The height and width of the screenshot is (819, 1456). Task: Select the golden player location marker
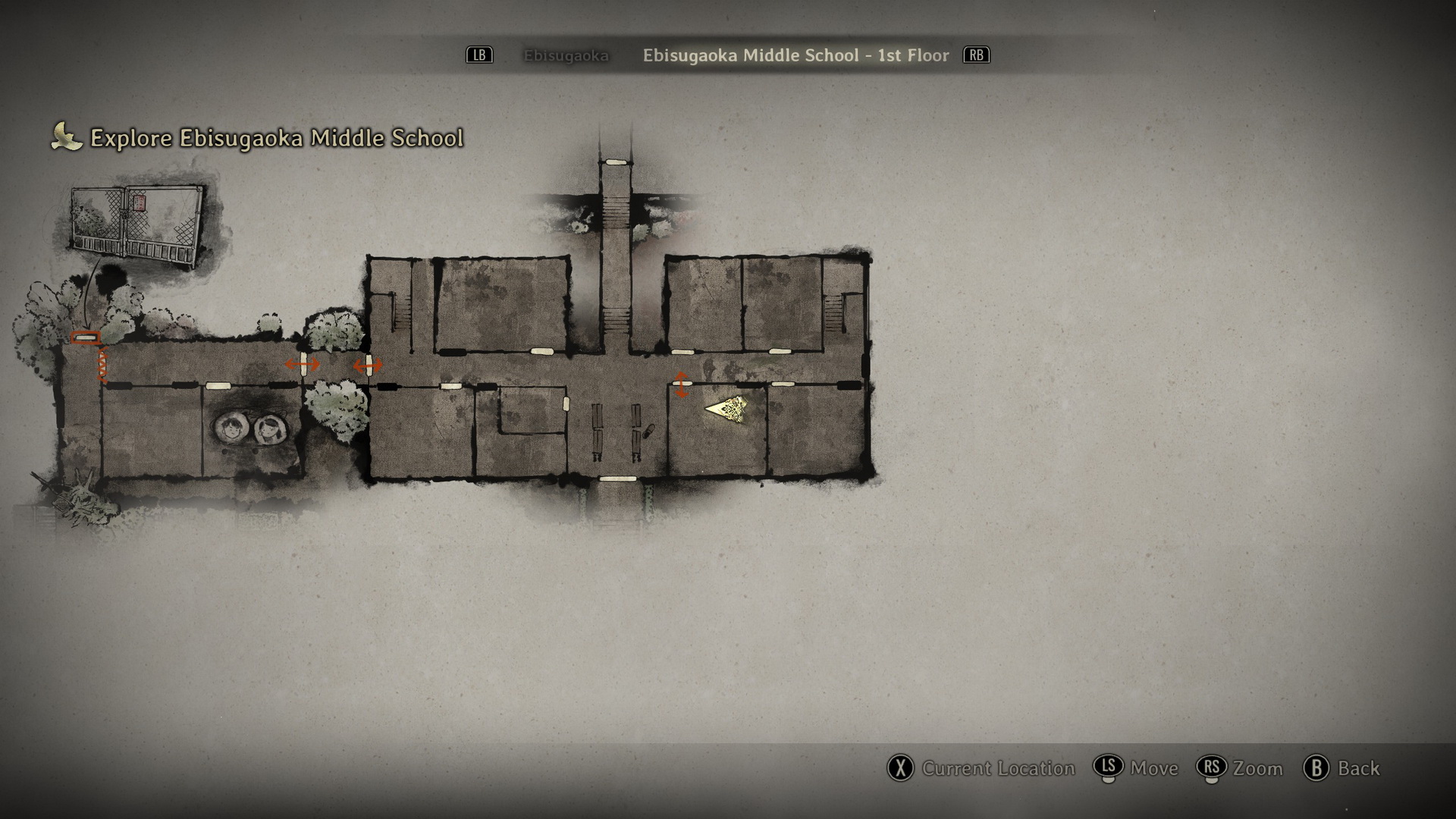726,409
